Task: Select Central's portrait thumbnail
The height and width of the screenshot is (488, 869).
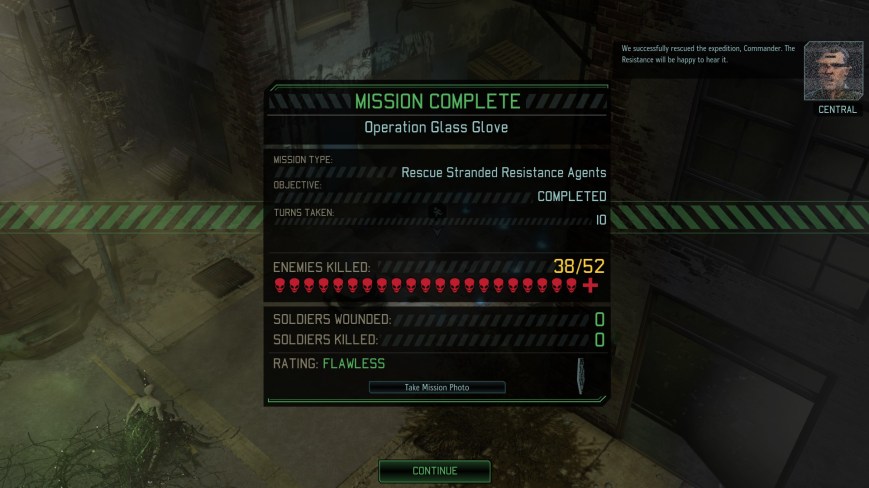Action: coord(833,71)
